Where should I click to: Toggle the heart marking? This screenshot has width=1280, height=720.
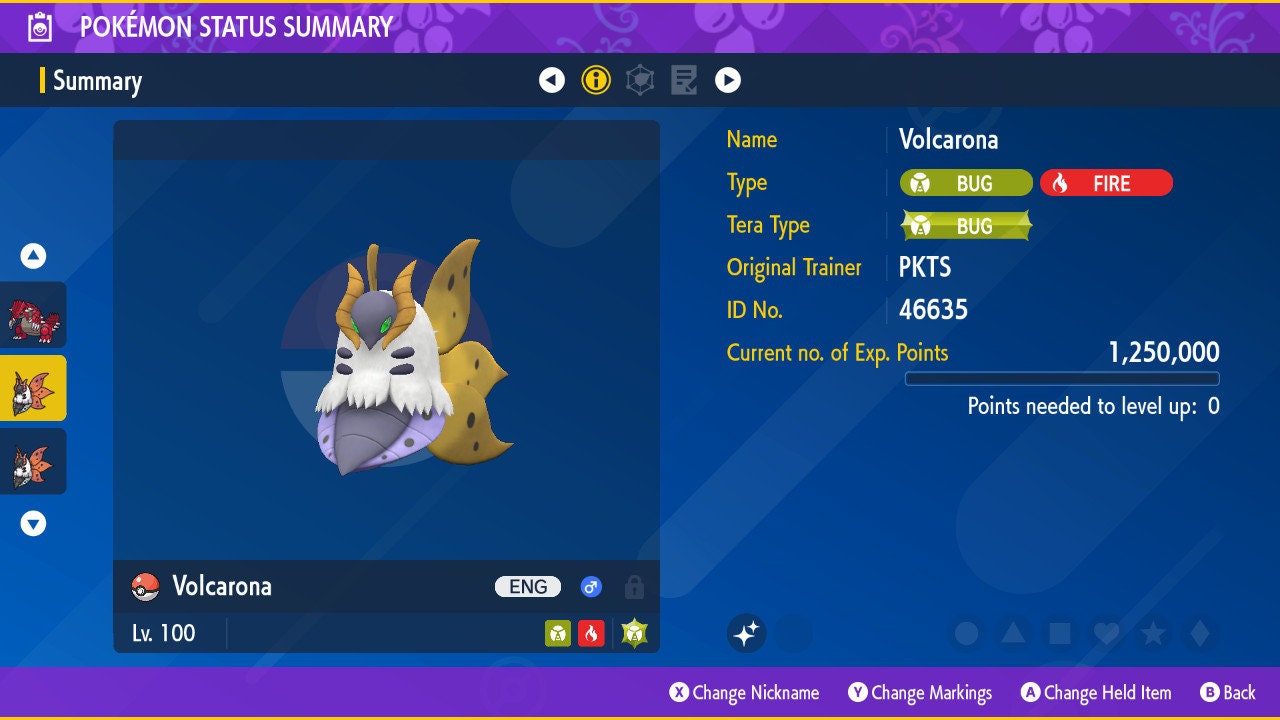tap(1106, 633)
